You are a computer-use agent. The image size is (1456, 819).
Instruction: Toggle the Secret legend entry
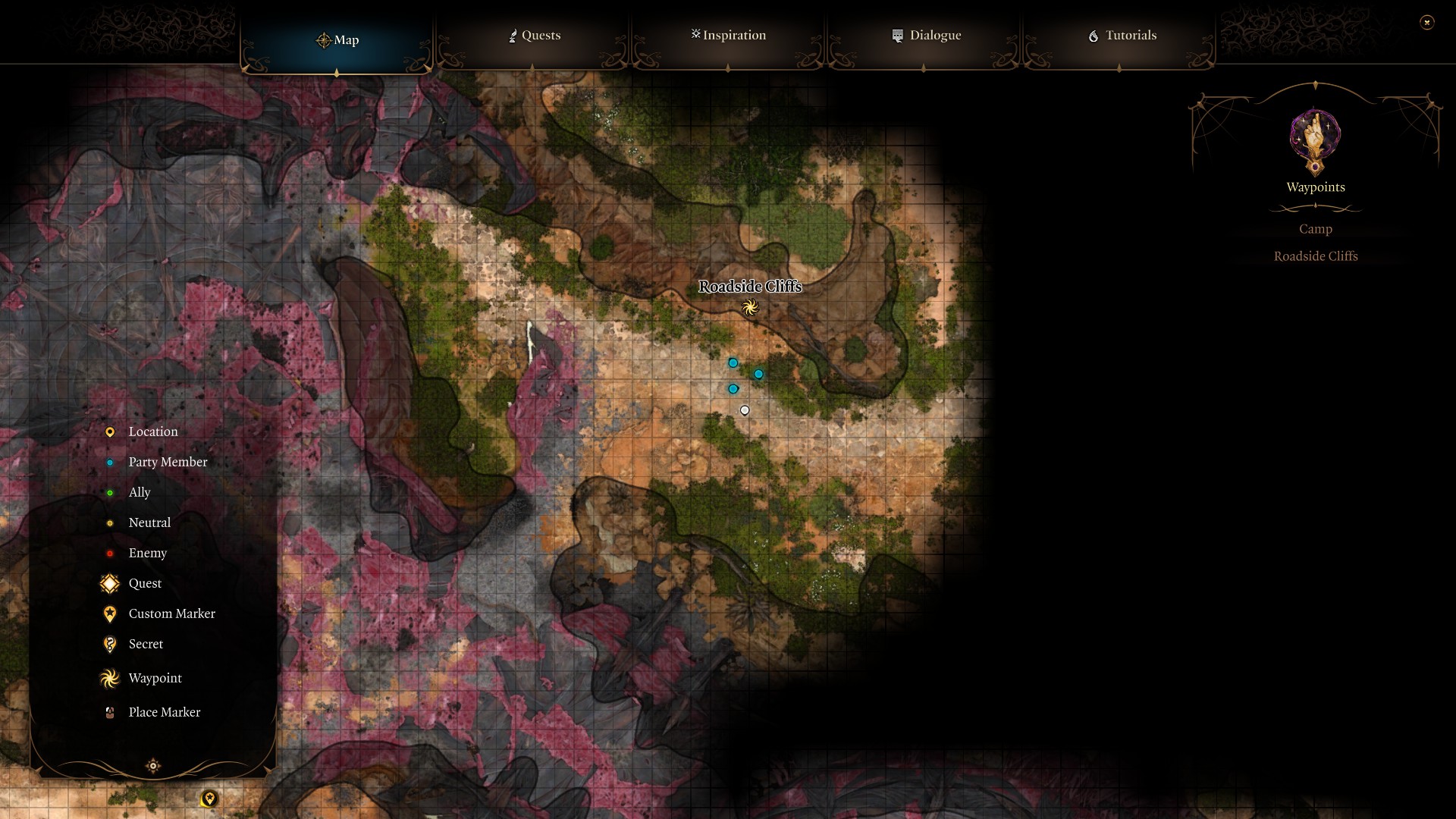click(x=146, y=644)
